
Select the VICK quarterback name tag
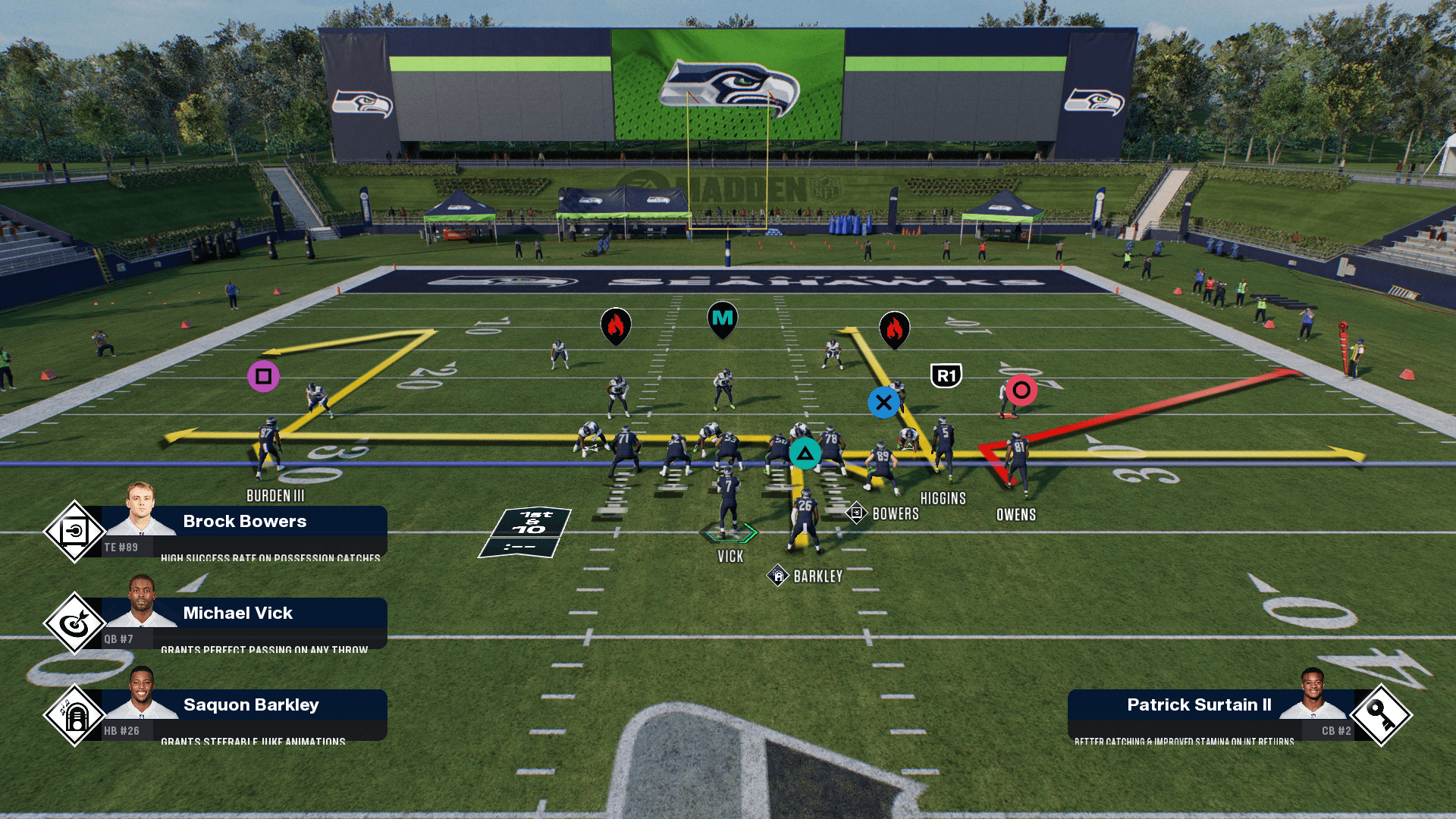click(x=730, y=557)
